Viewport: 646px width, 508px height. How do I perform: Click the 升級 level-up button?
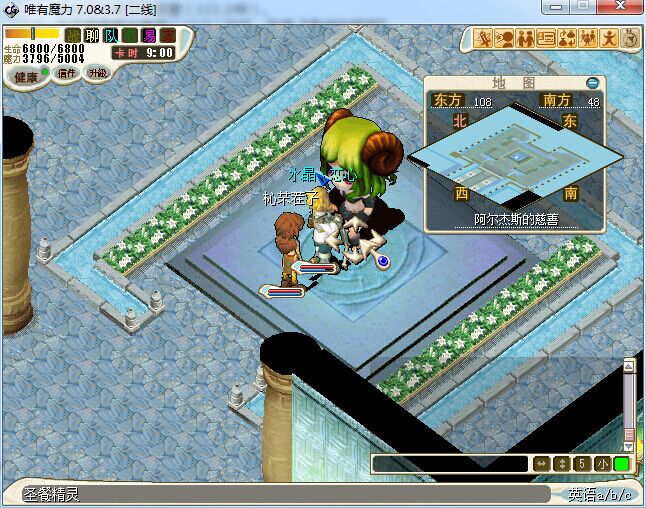coord(97,73)
